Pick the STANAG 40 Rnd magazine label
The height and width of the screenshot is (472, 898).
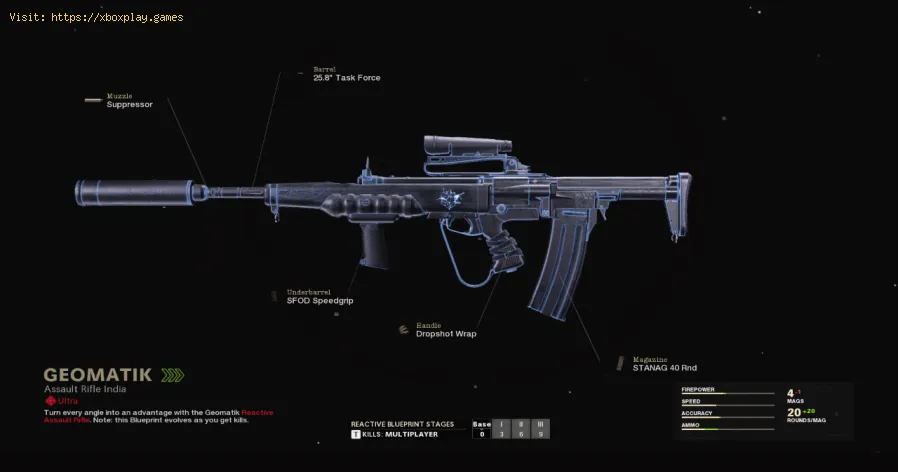[664, 367]
